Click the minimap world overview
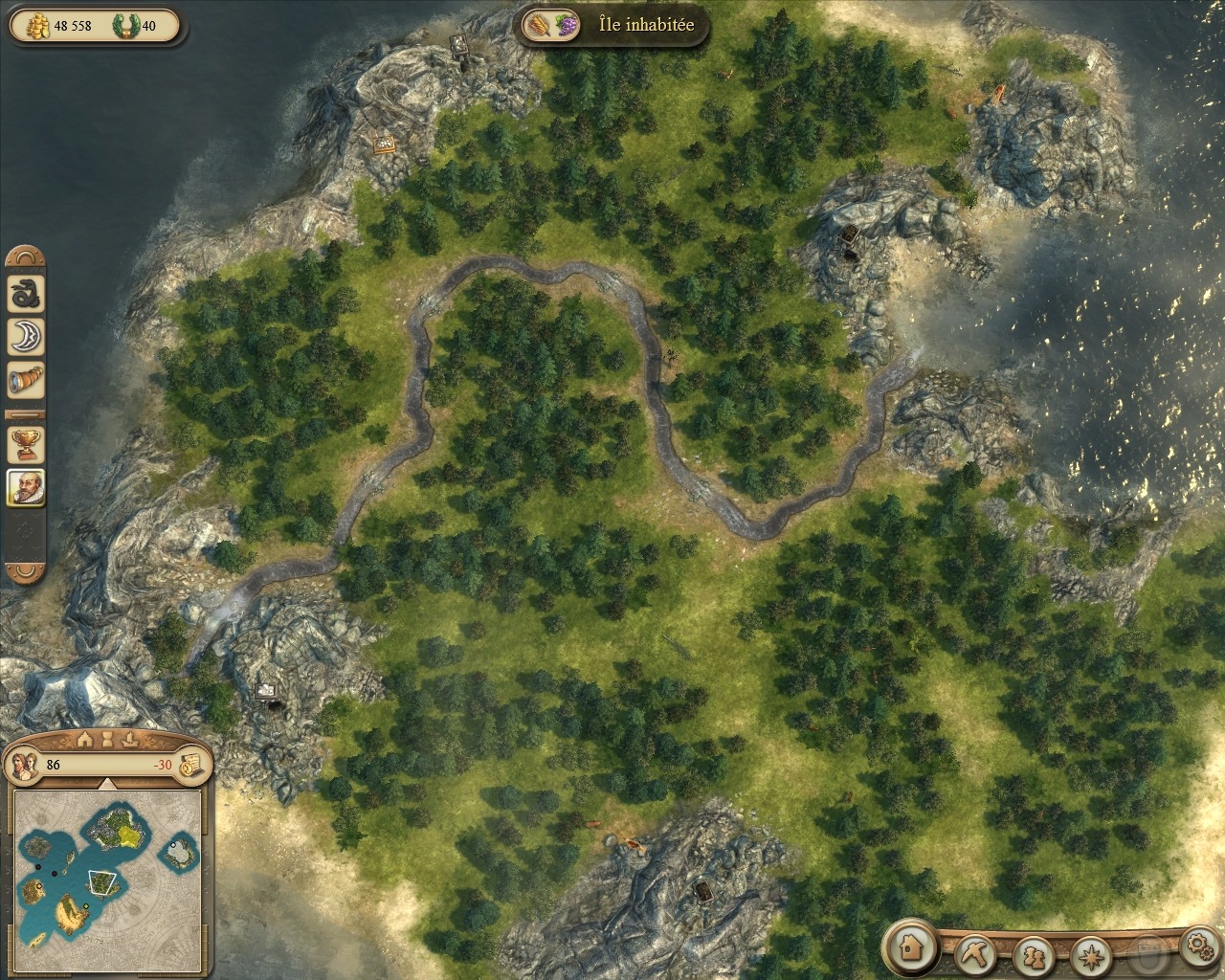This screenshot has width=1225, height=980. click(x=108, y=869)
